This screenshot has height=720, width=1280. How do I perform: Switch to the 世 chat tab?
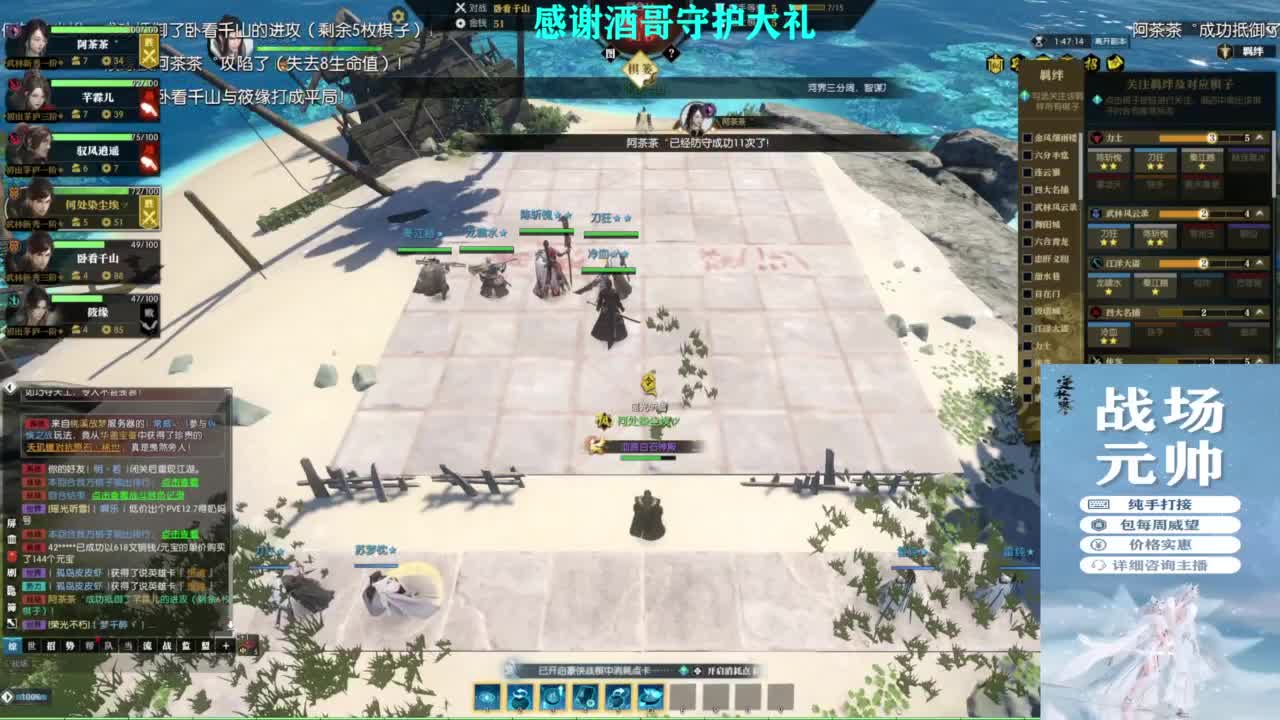(33, 645)
